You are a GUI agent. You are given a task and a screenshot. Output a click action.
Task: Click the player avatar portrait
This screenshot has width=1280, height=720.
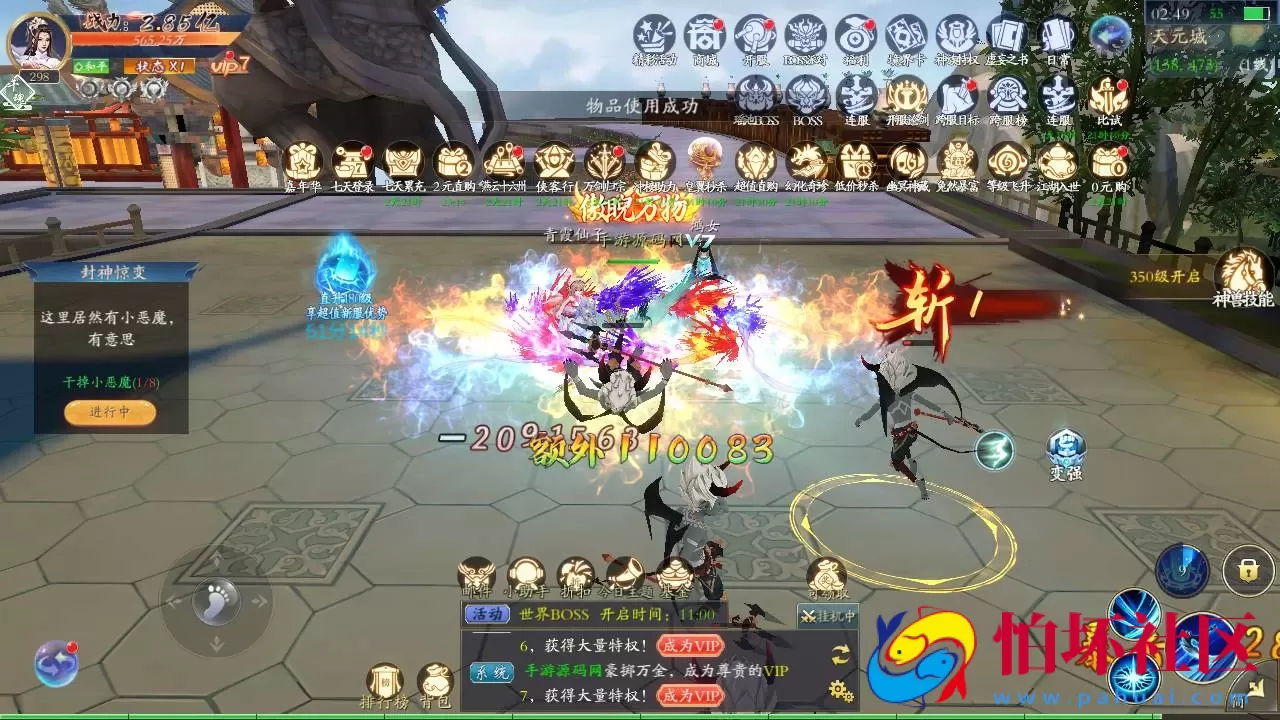38,41
